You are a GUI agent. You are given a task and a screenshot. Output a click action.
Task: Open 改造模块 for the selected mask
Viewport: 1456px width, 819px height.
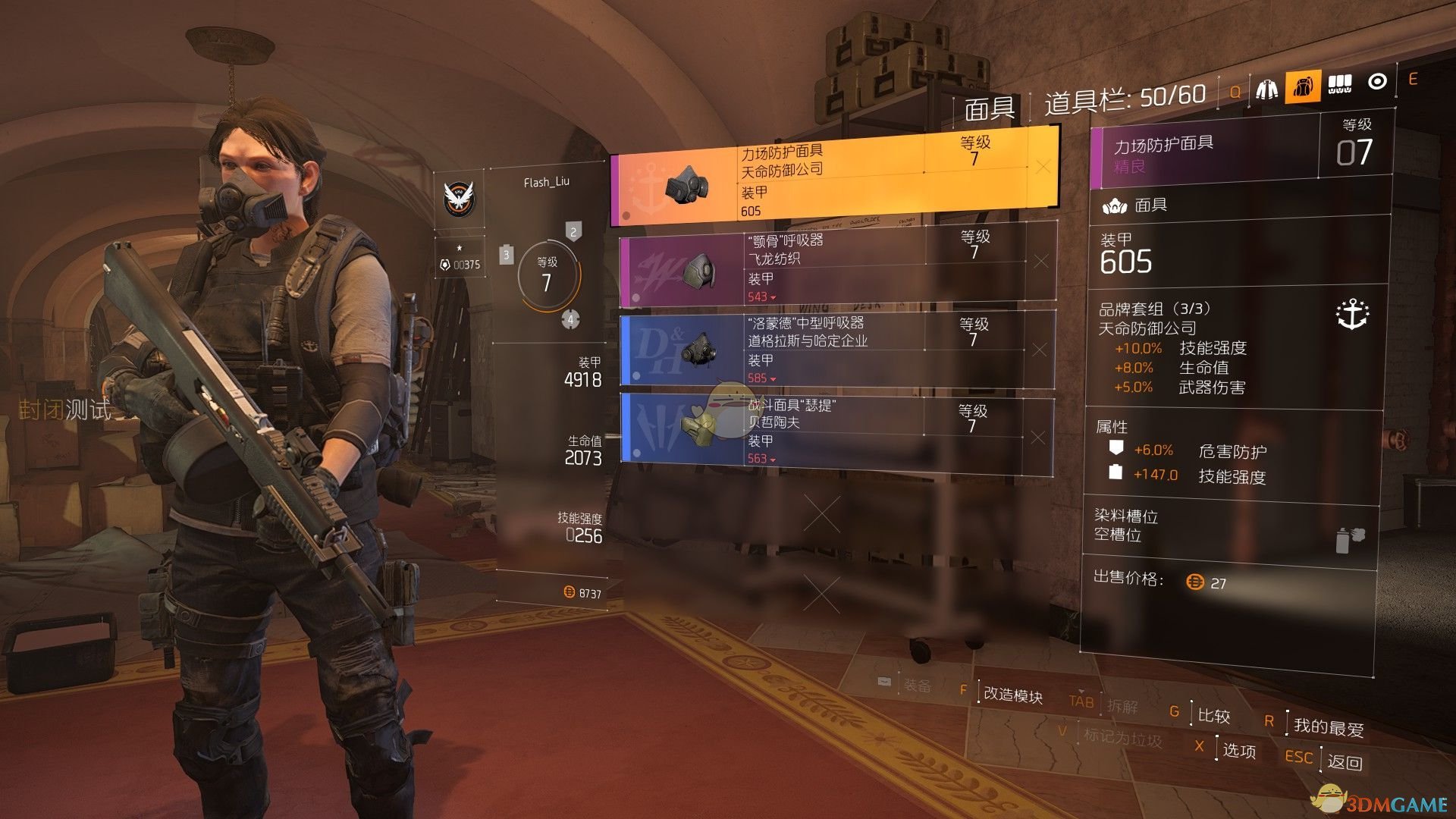coord(1012,695)
